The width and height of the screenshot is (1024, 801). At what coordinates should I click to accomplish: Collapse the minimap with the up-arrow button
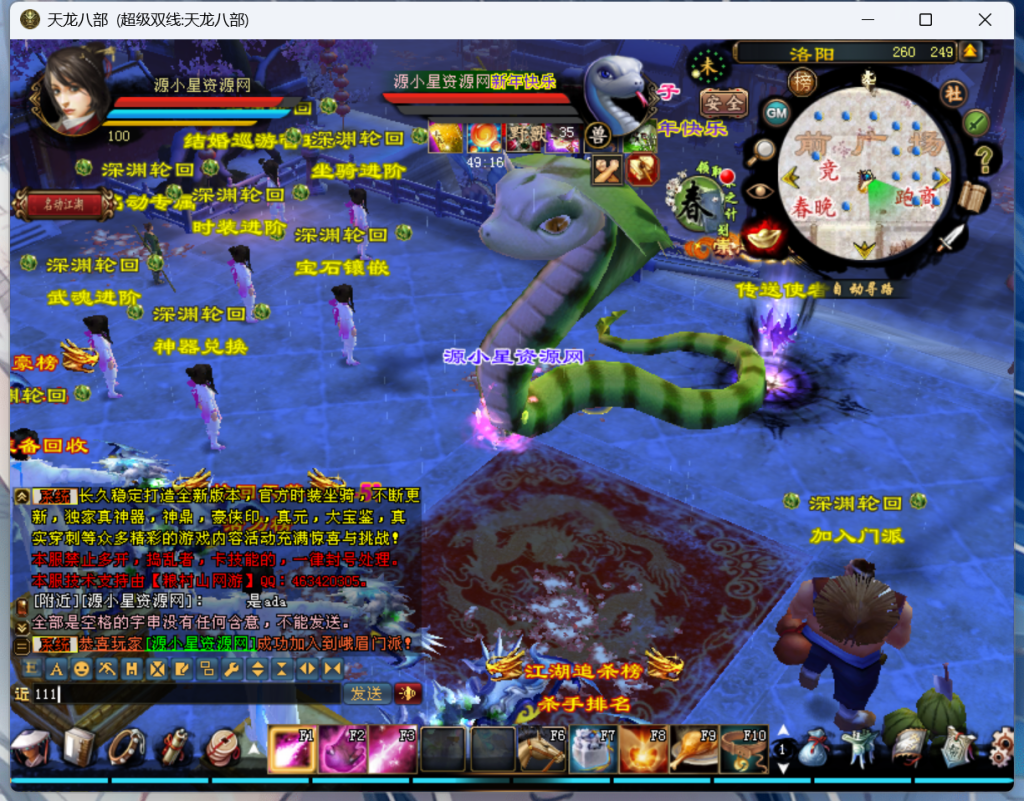coord(969,51)
